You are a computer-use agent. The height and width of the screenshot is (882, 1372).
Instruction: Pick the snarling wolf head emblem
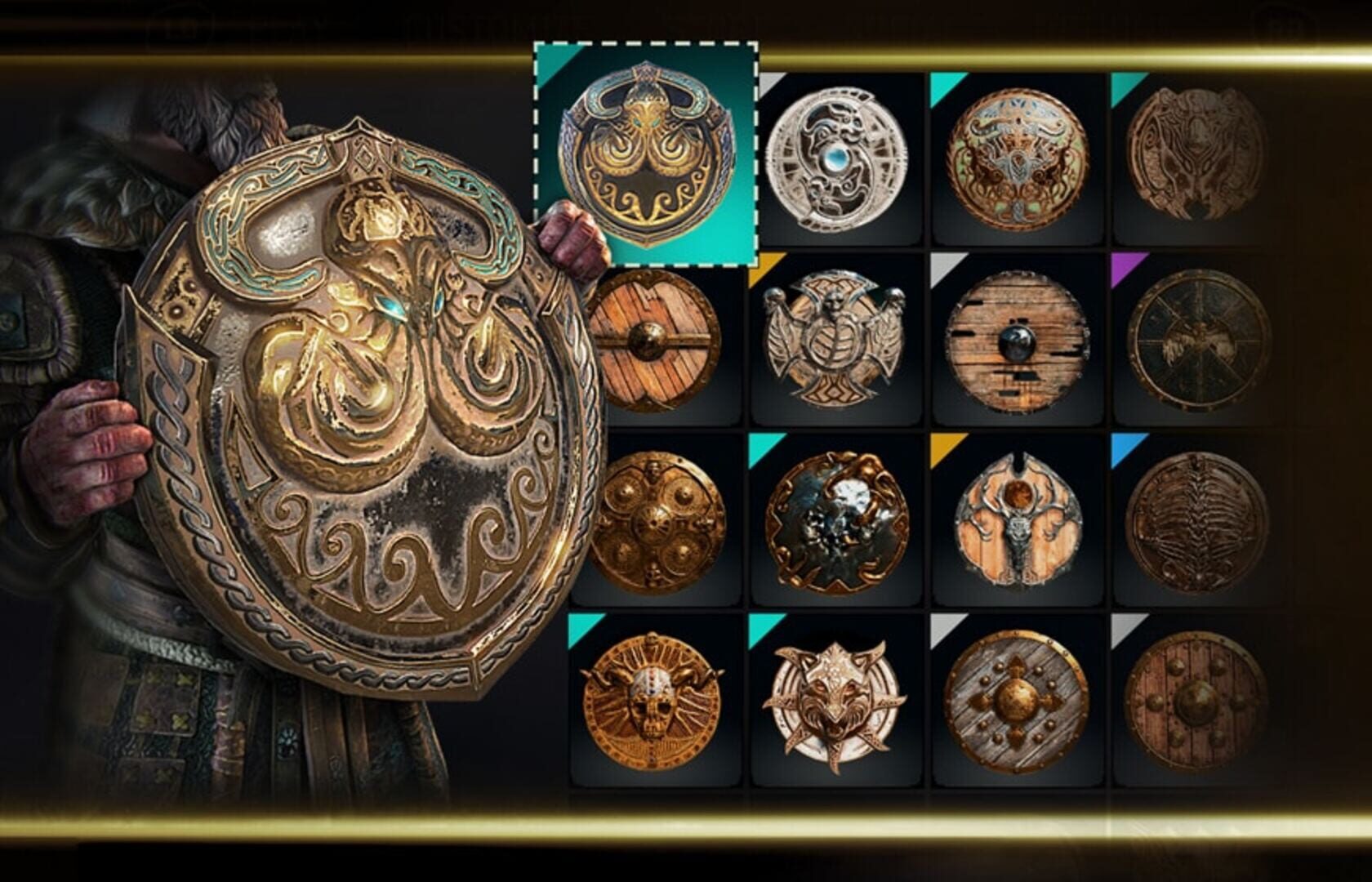pyautogui.click(x=837, y=698)
